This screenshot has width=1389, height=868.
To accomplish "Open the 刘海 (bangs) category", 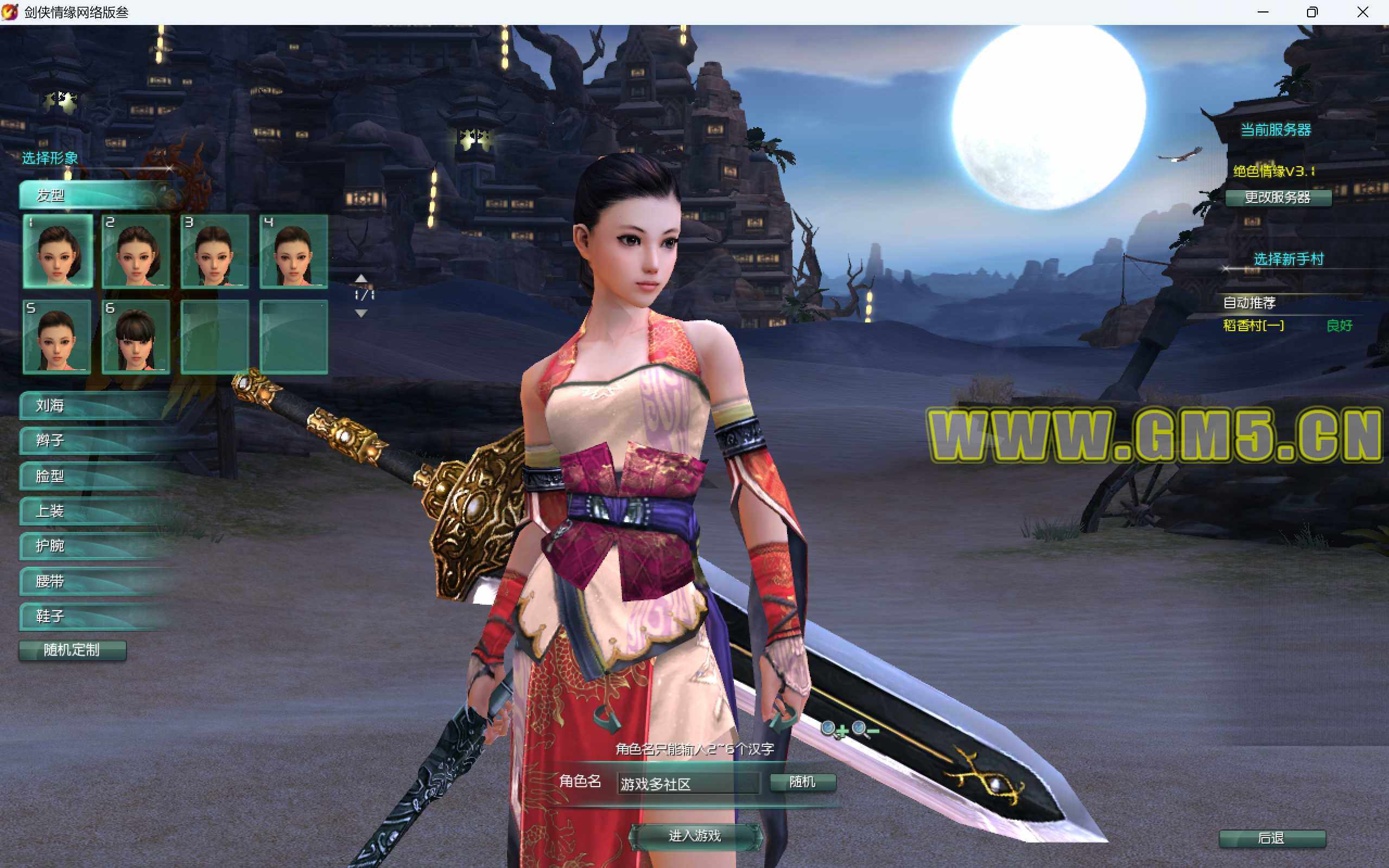I will pos(92,406).
